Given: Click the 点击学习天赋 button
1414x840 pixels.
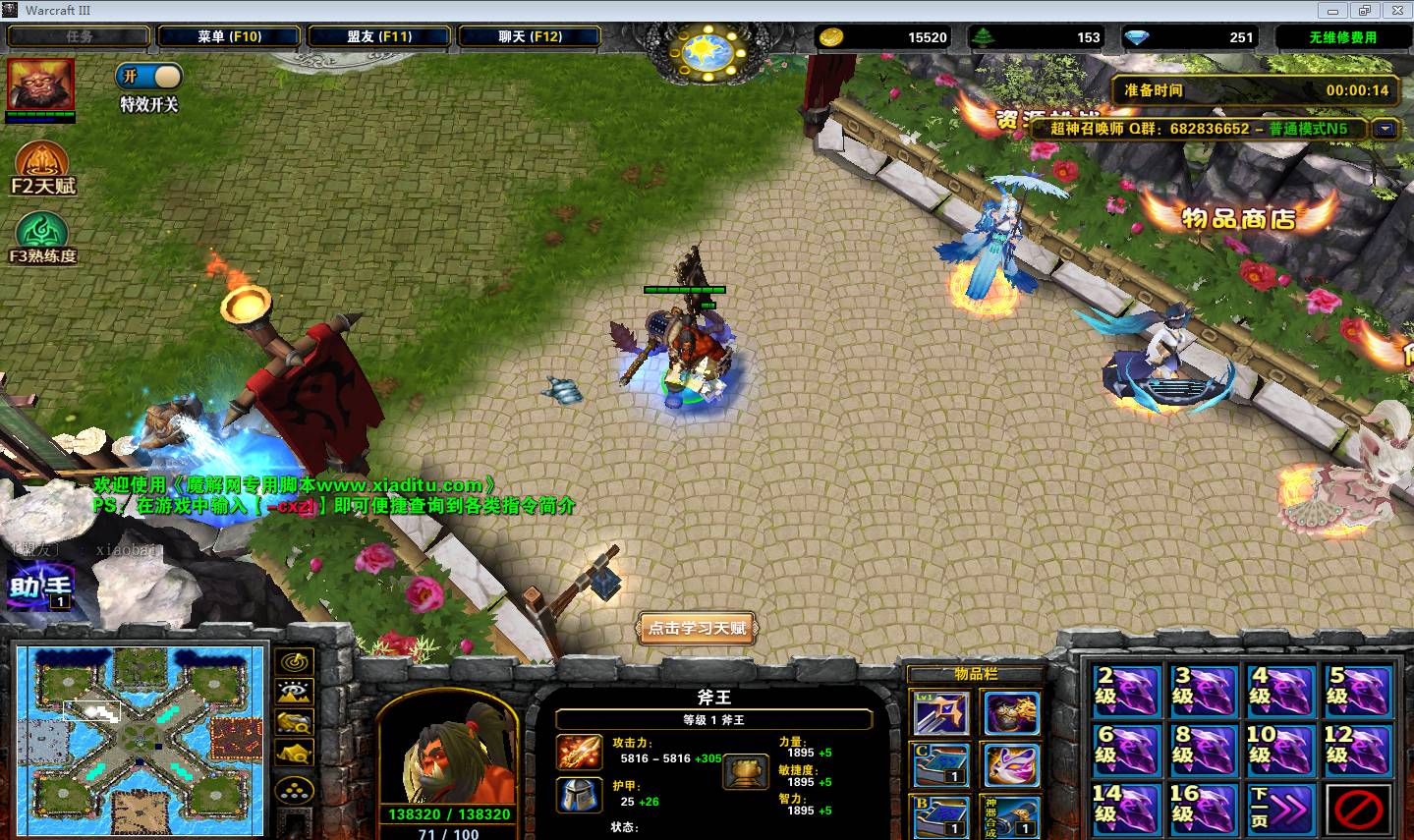Looking at the screenshot, I should (698, 628).
